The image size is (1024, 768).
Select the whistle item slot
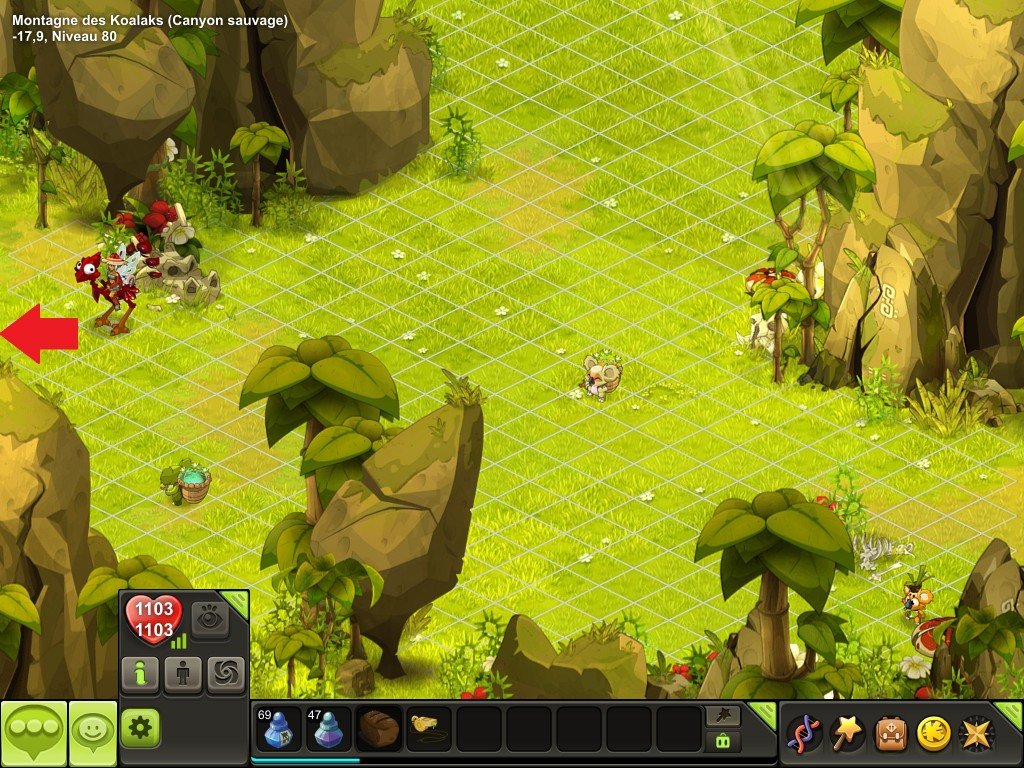point(429,729)
